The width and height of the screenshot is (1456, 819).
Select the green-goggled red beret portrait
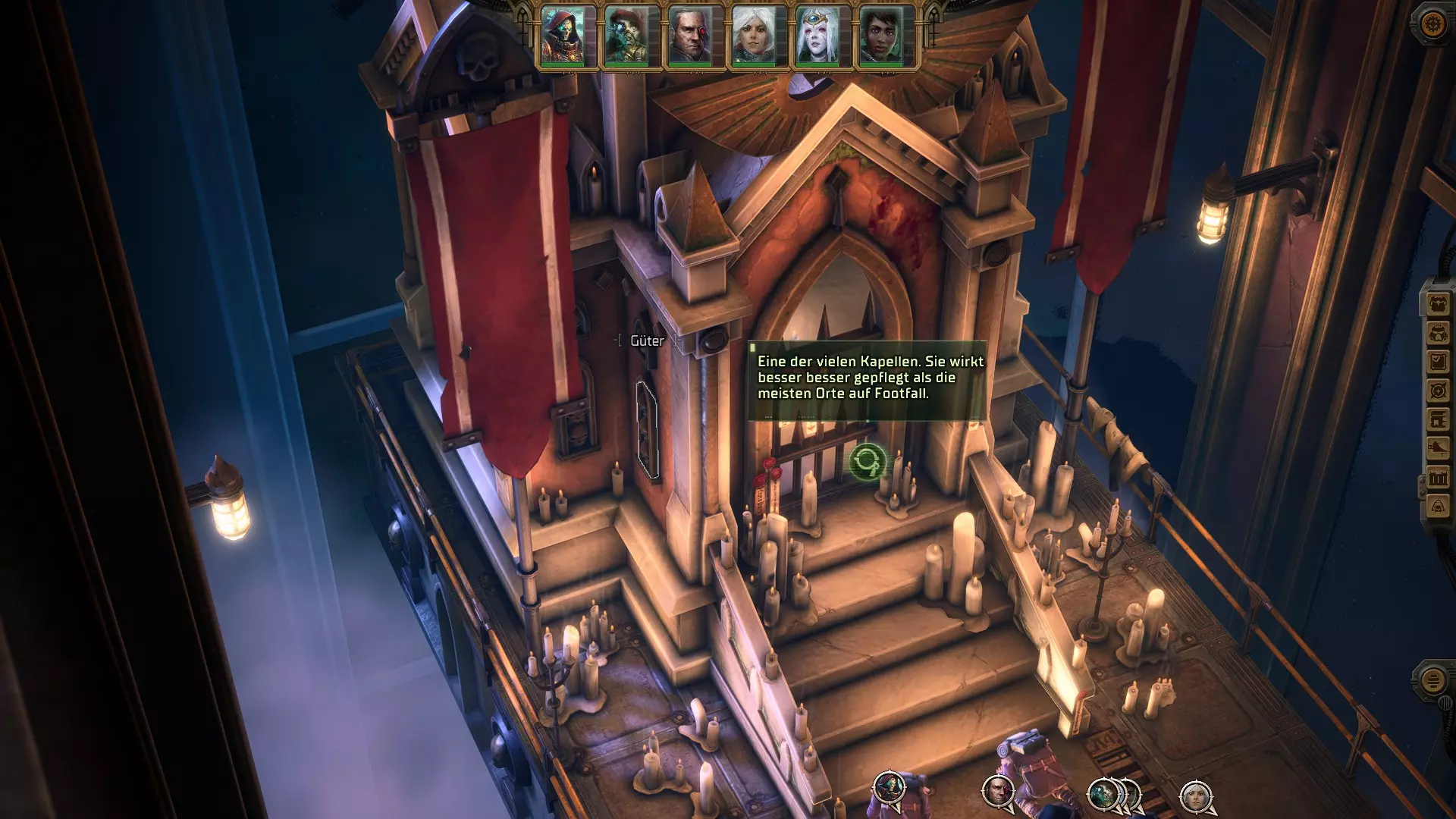(x=627, y=36)
